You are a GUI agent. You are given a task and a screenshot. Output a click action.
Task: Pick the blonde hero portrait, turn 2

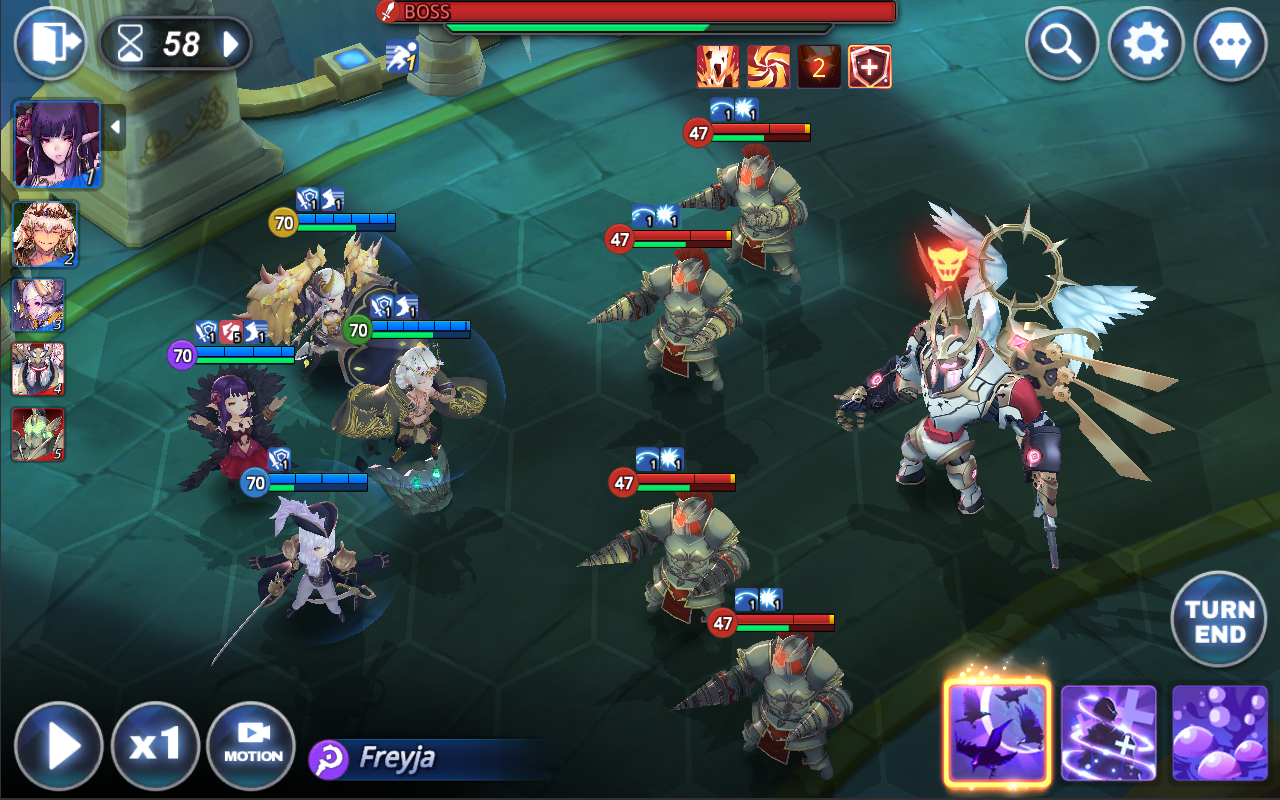pos(44,234)
